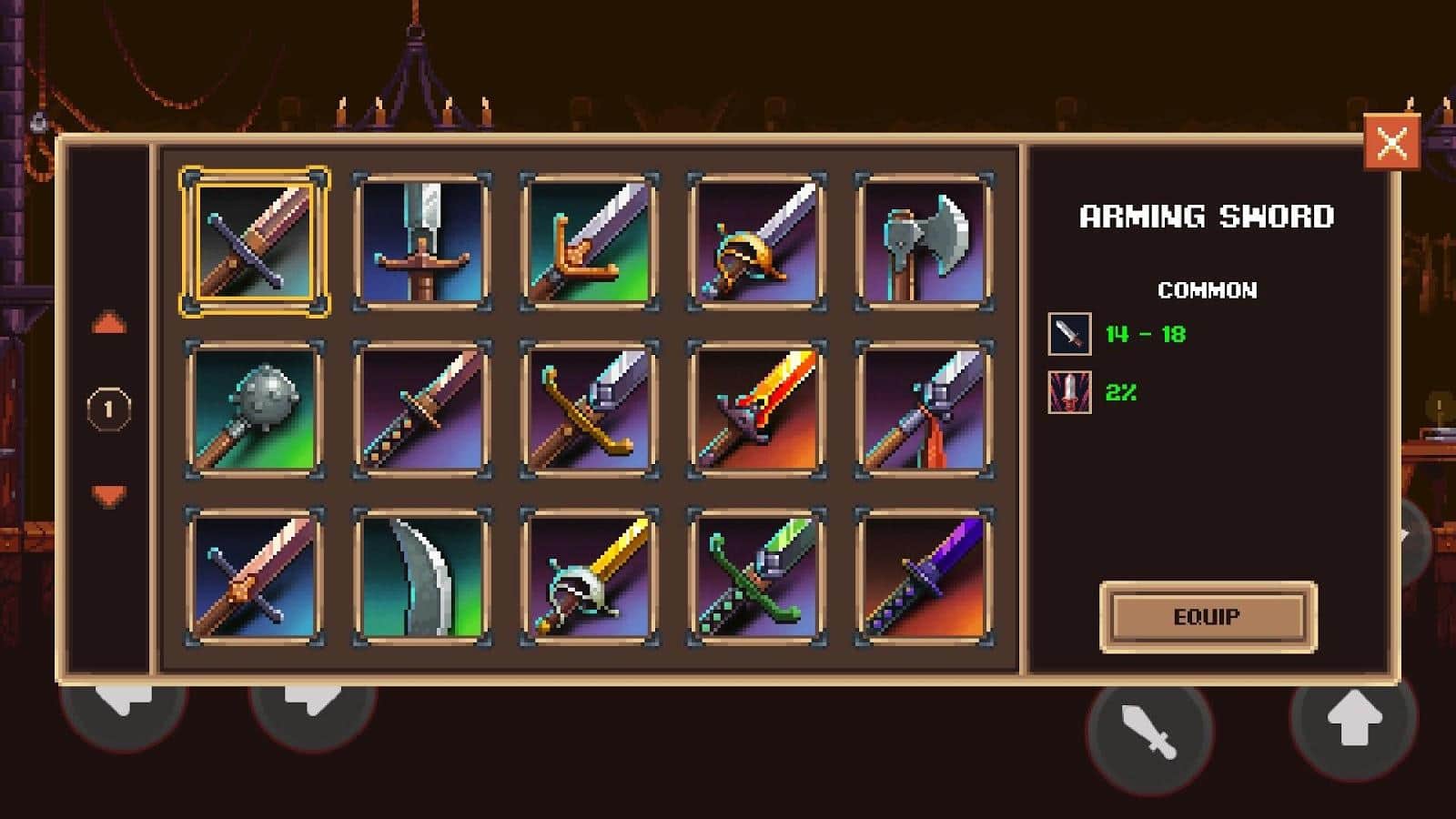Select the highlighted Arming Sword slot
Screen dimensions: 1456x819
pyautogui.click(x=255, y=242)
